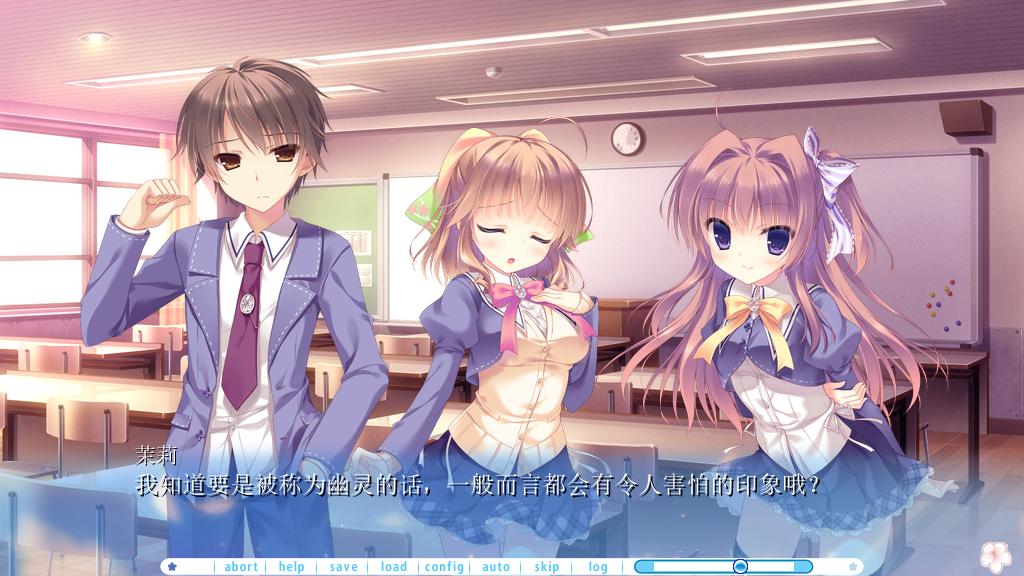Click the abort button
The width and height of the screenshot is (1024, 576).
pyautogui.click(x=241, y=567)
